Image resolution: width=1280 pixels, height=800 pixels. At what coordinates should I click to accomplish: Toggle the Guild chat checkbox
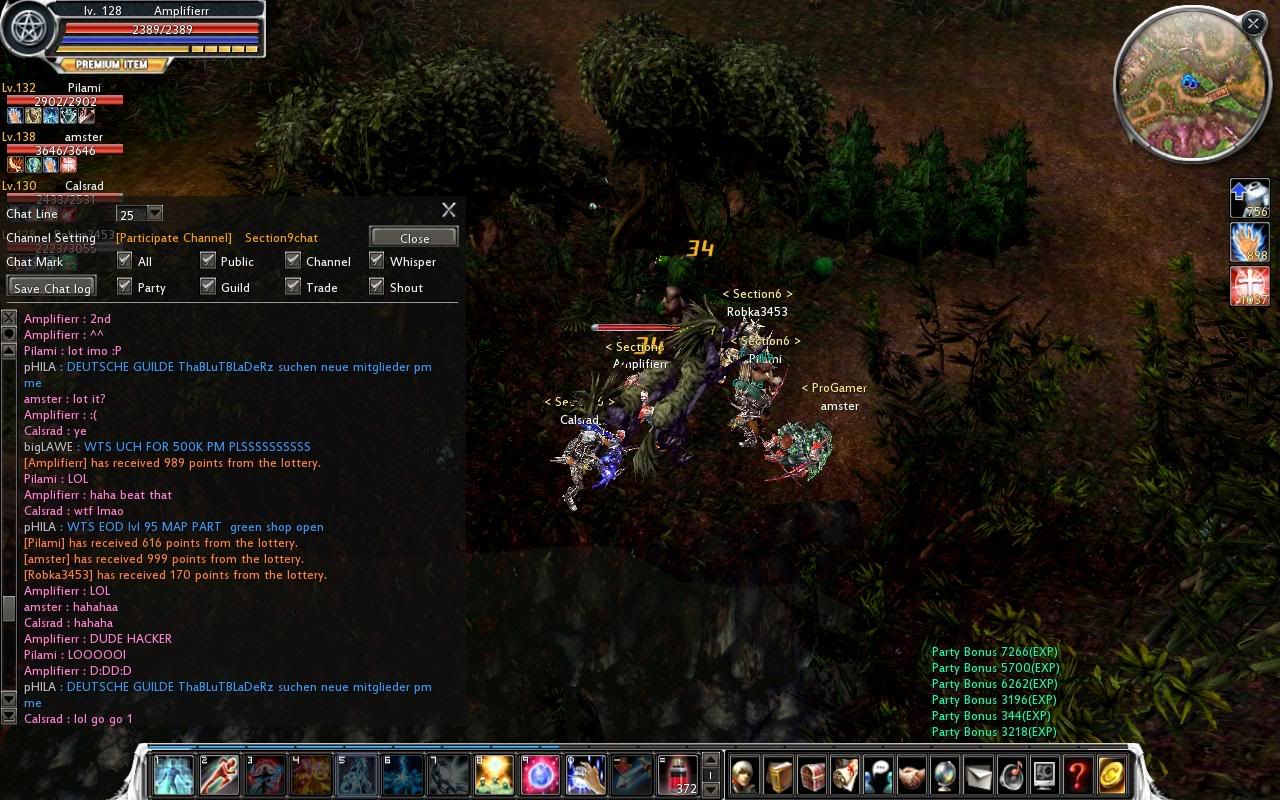click(208, 286)
